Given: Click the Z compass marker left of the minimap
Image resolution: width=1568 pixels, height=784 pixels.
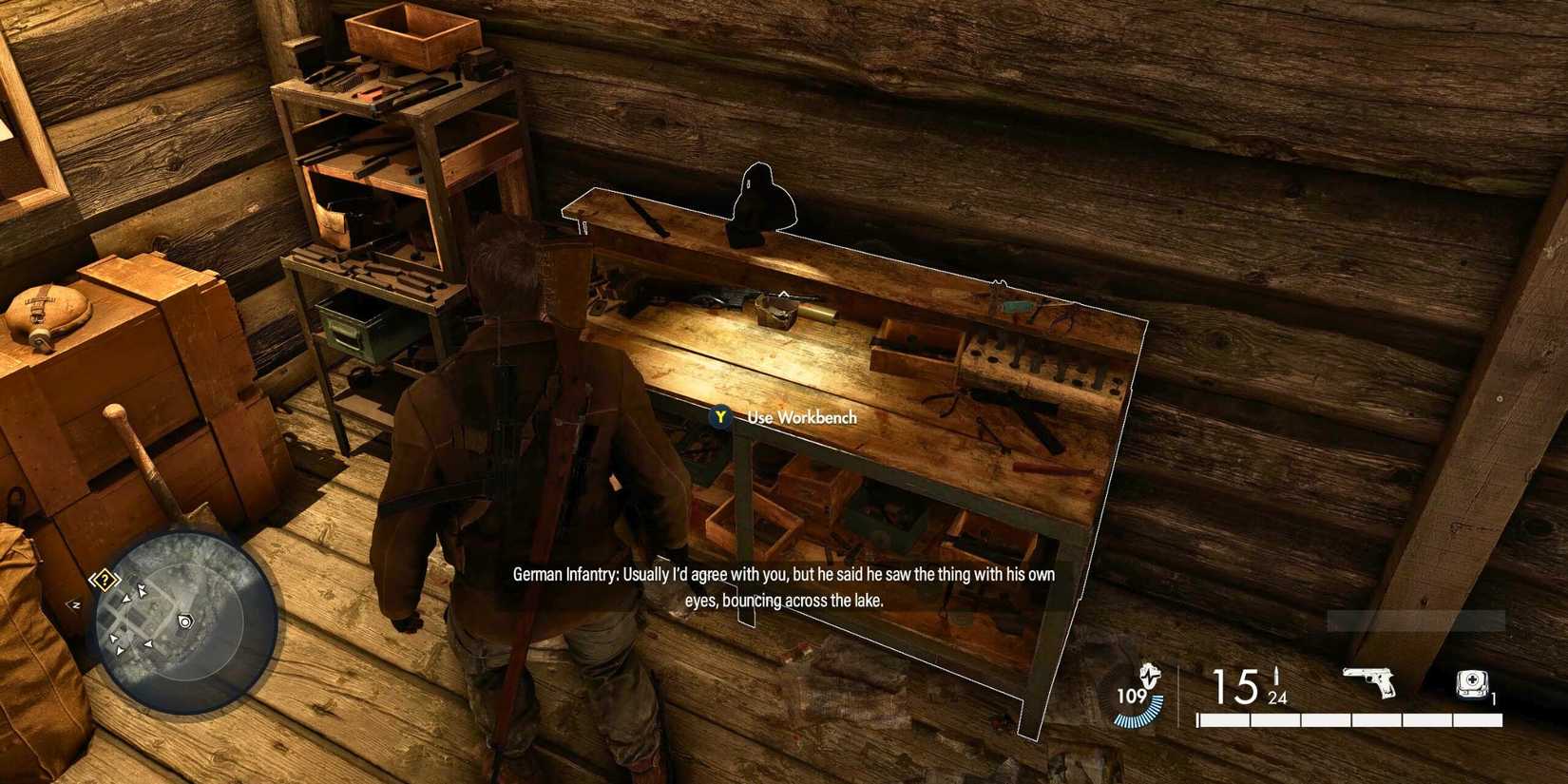Looking at the screenshot, I should [73, 604].
